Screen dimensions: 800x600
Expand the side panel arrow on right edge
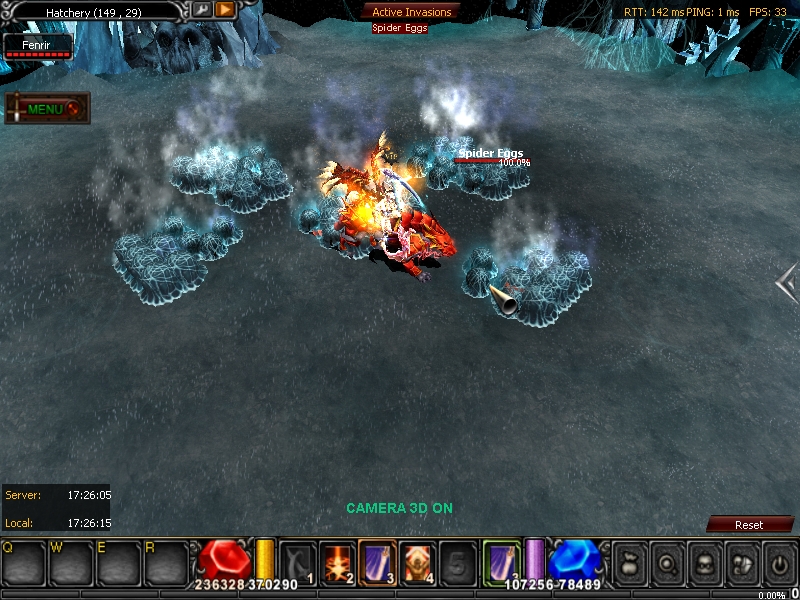pos(787,284)
